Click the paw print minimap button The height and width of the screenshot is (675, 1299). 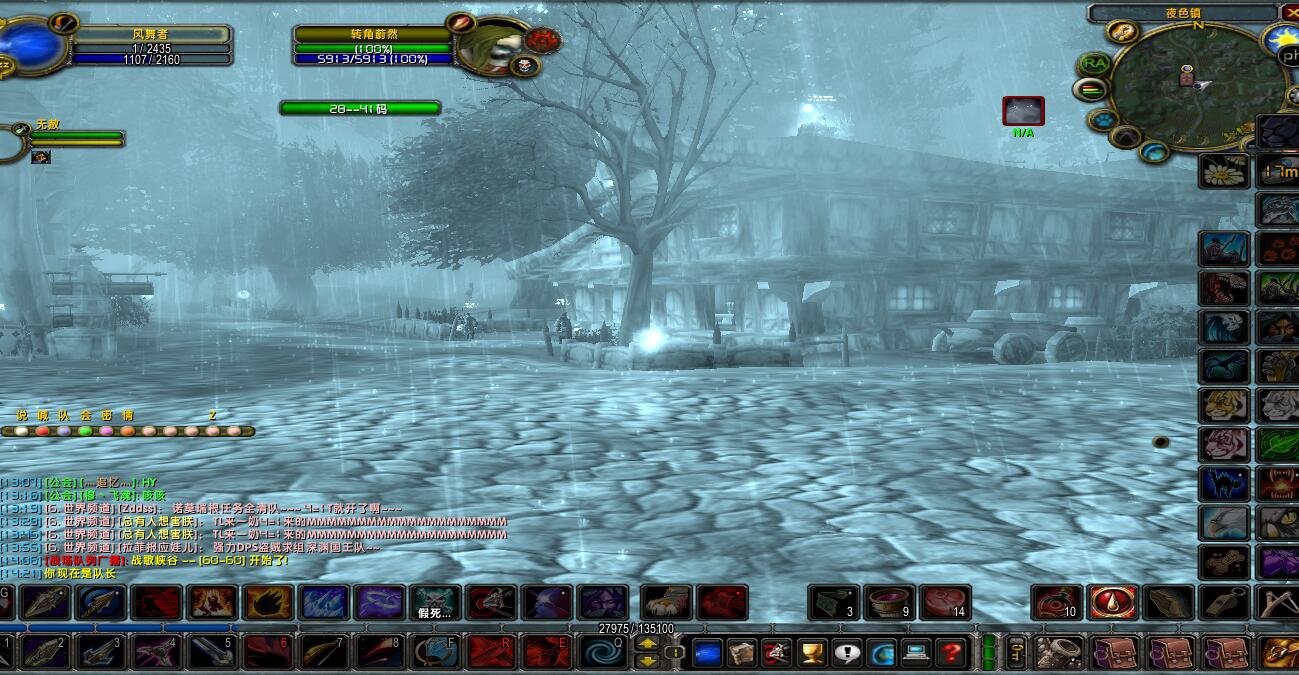pos(1103,120)
